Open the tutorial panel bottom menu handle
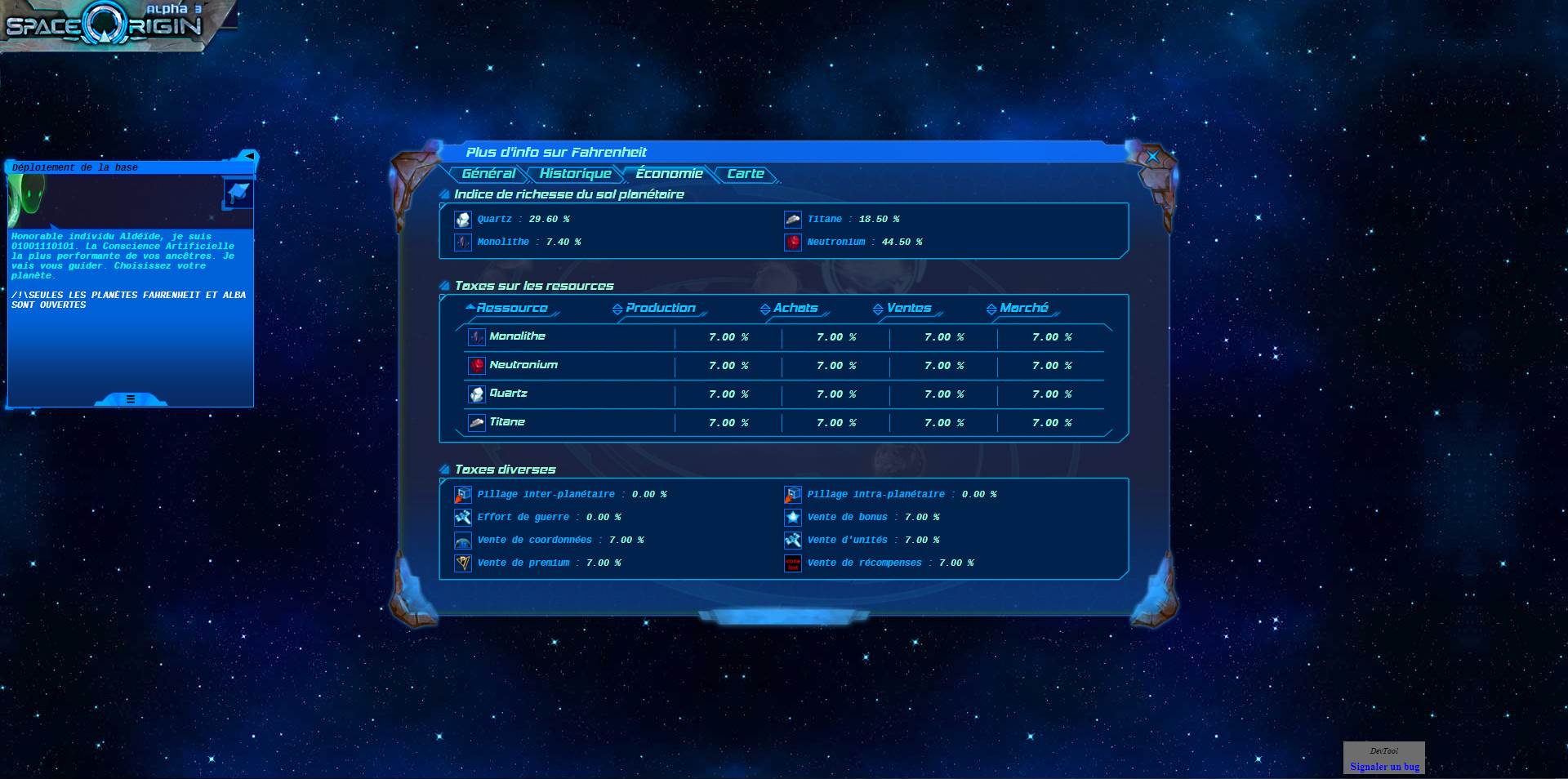The image size is (1568, 779). [x=131, y=399]
